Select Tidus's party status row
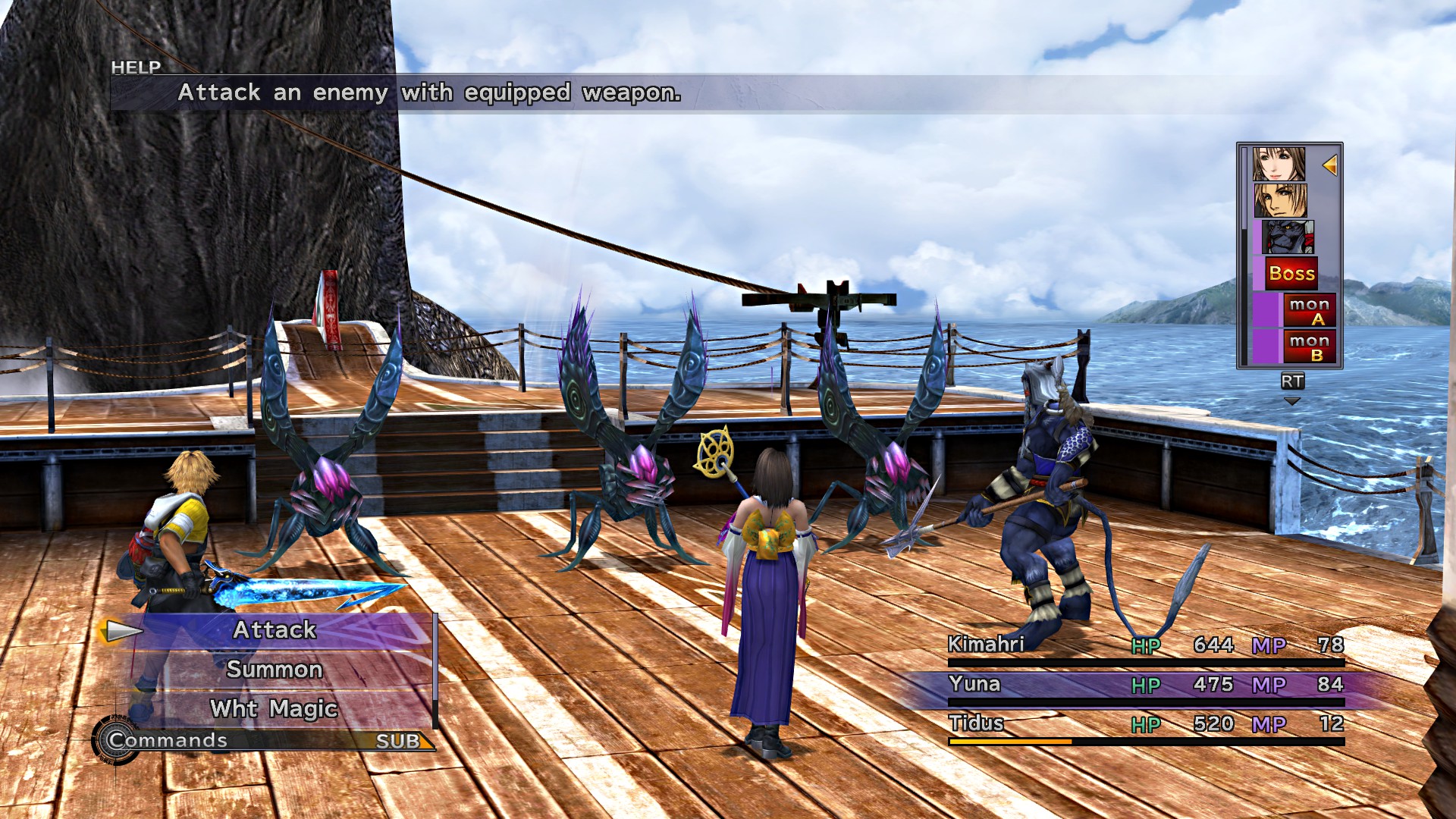 pos(1145,724)
